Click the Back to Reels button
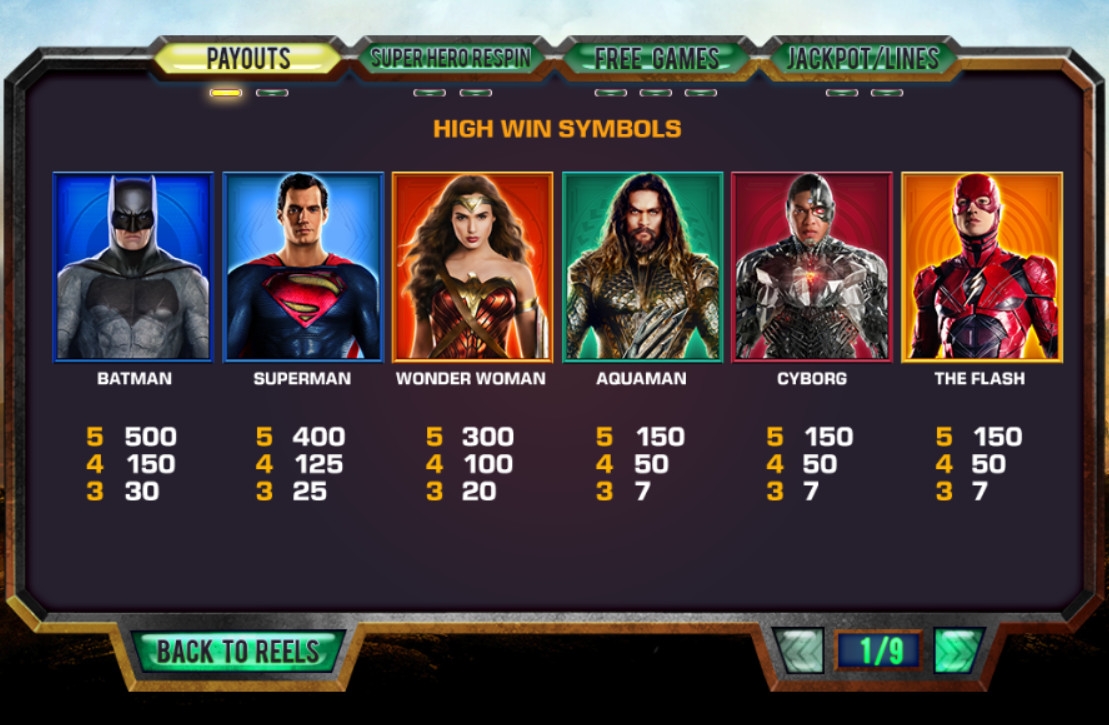Screen dimensions: 1109x725 [x=238, y=651]
